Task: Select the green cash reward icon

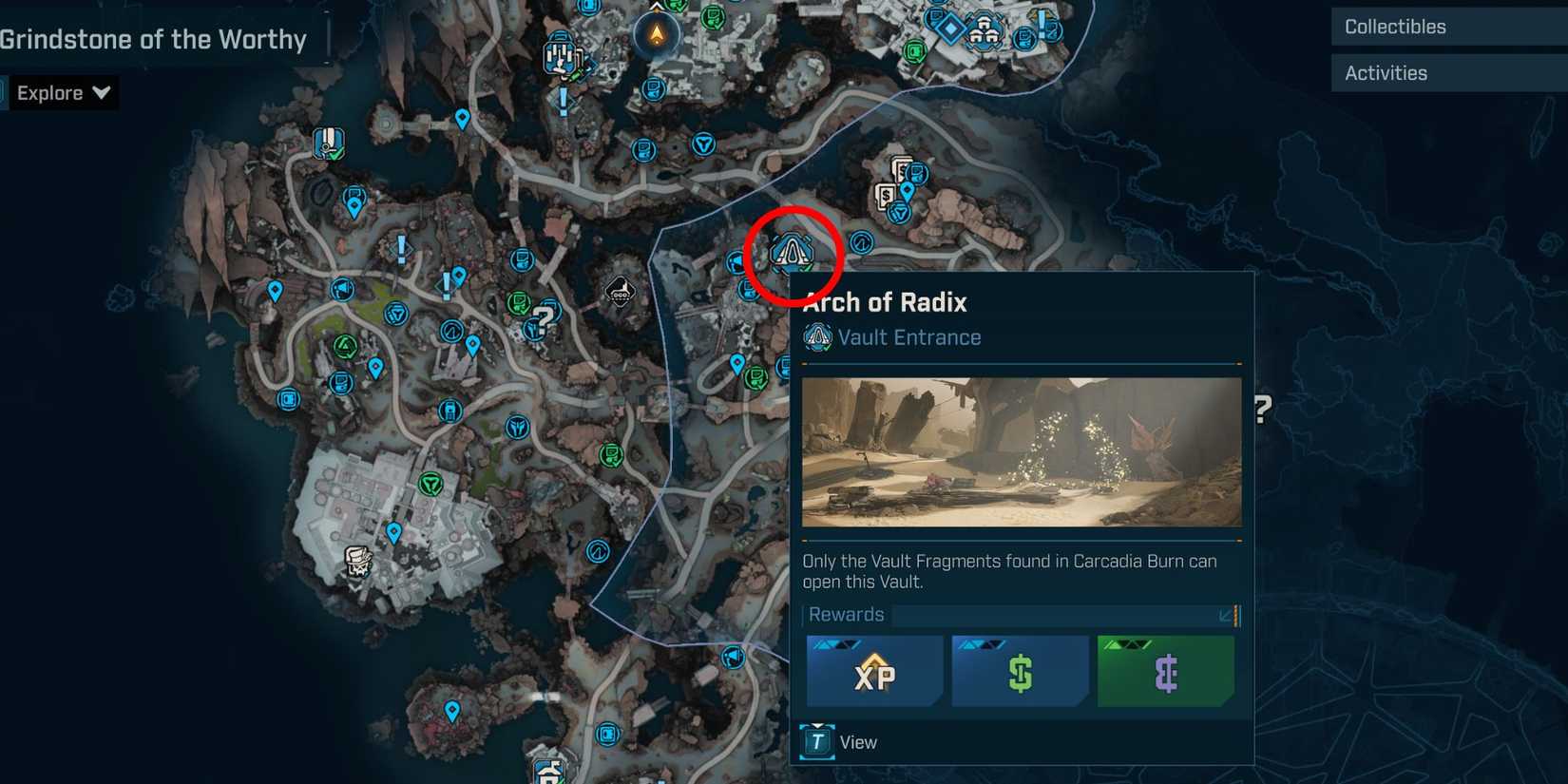Action: [x=1020, y=671]
